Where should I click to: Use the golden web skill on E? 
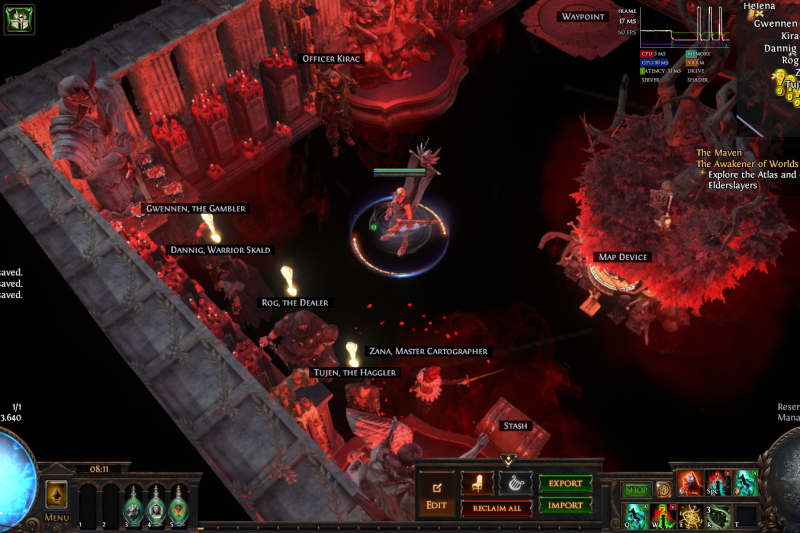691,514
